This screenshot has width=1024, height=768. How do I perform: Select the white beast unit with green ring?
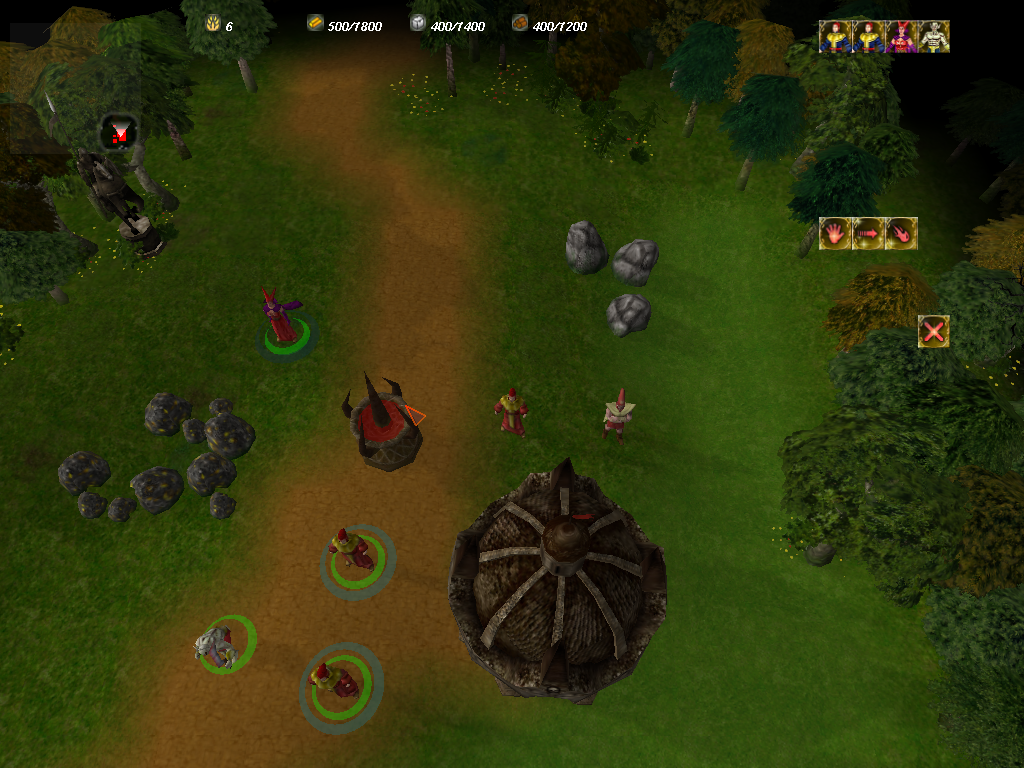217,646
